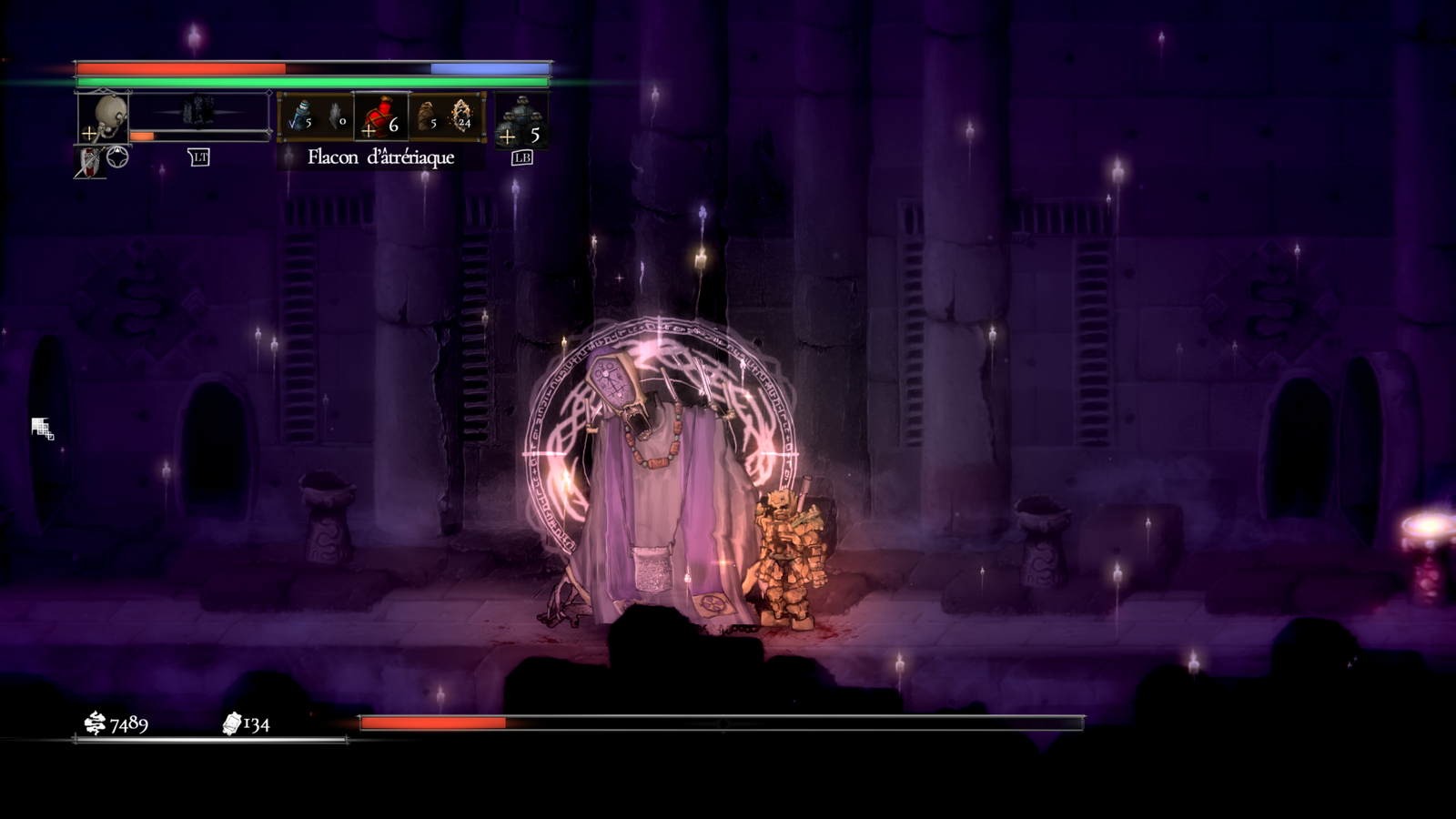
Task: Pick the brown wrapped pouch item
Action: [x=425, y=116]
